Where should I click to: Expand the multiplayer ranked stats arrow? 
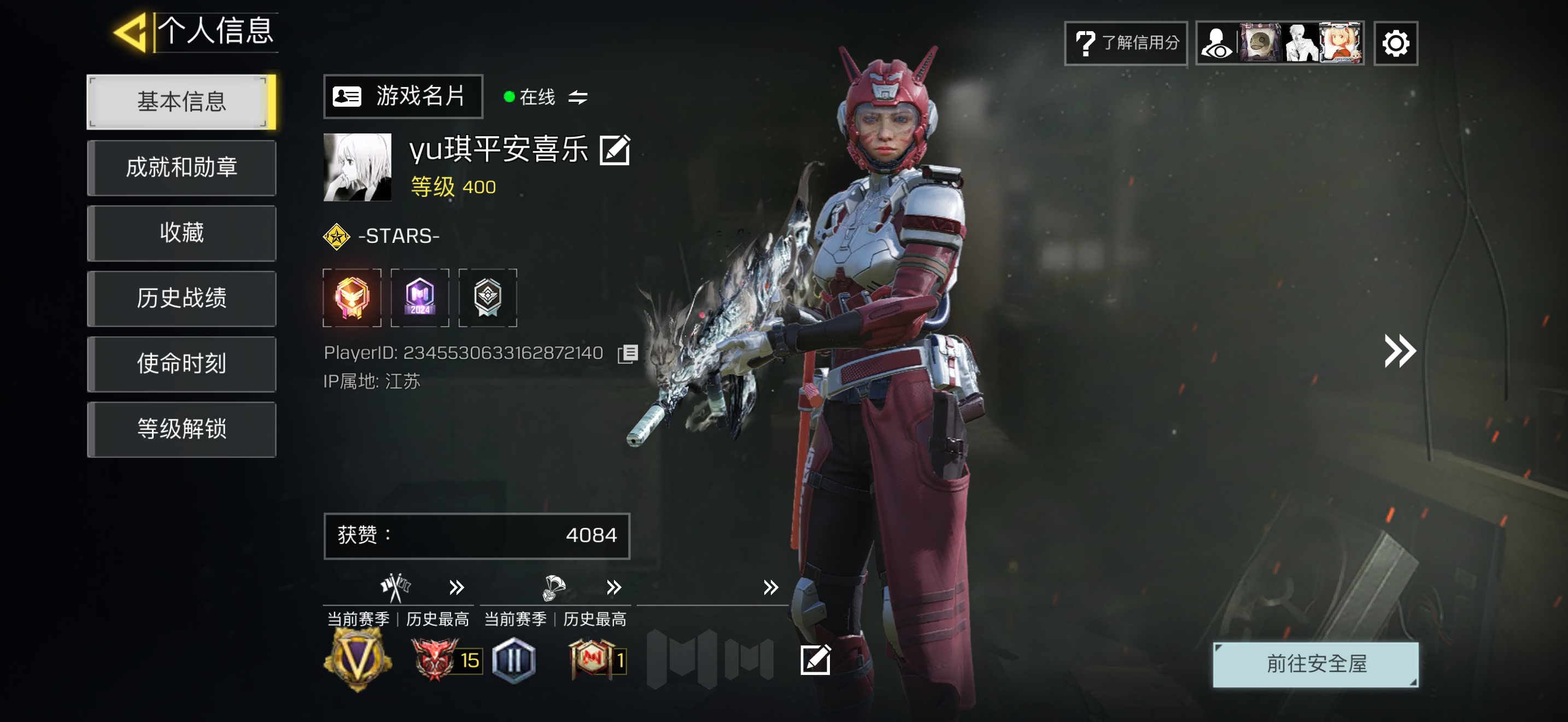457,587
